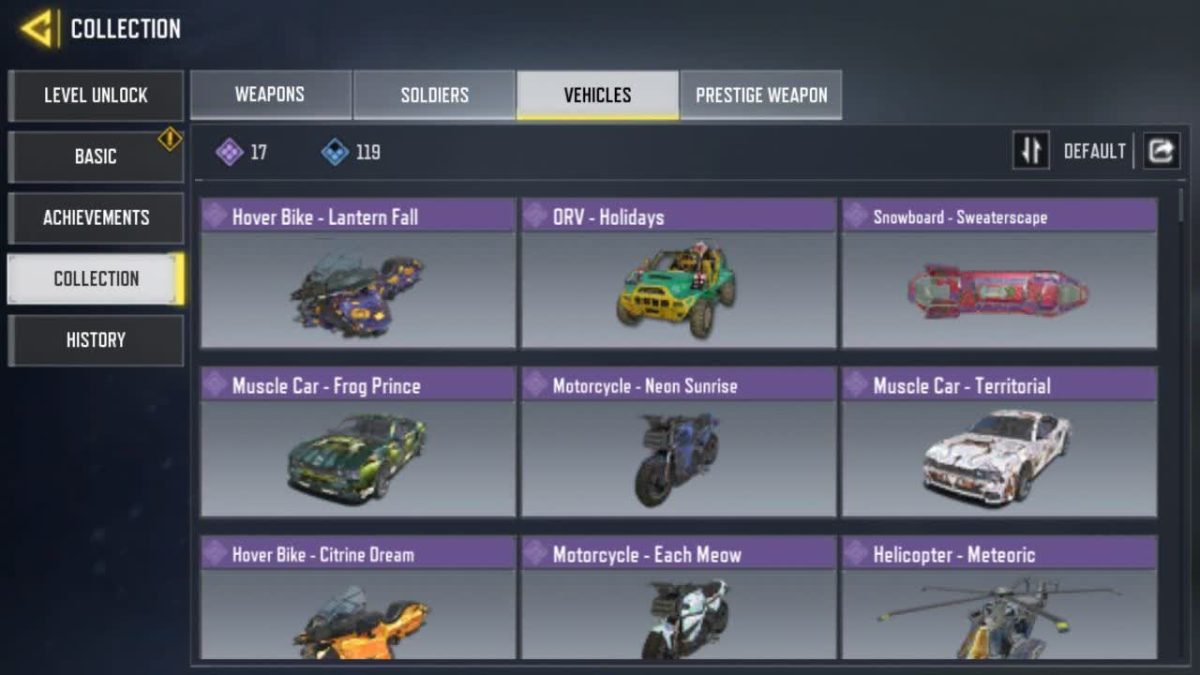Open the Achievements section
The height and width of the screenshot is (675, 1200).
pos(95,218)
